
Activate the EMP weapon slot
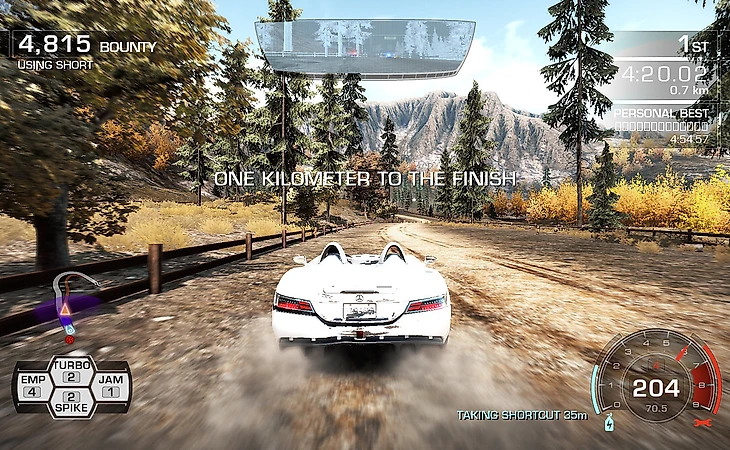tap(31, 386)
